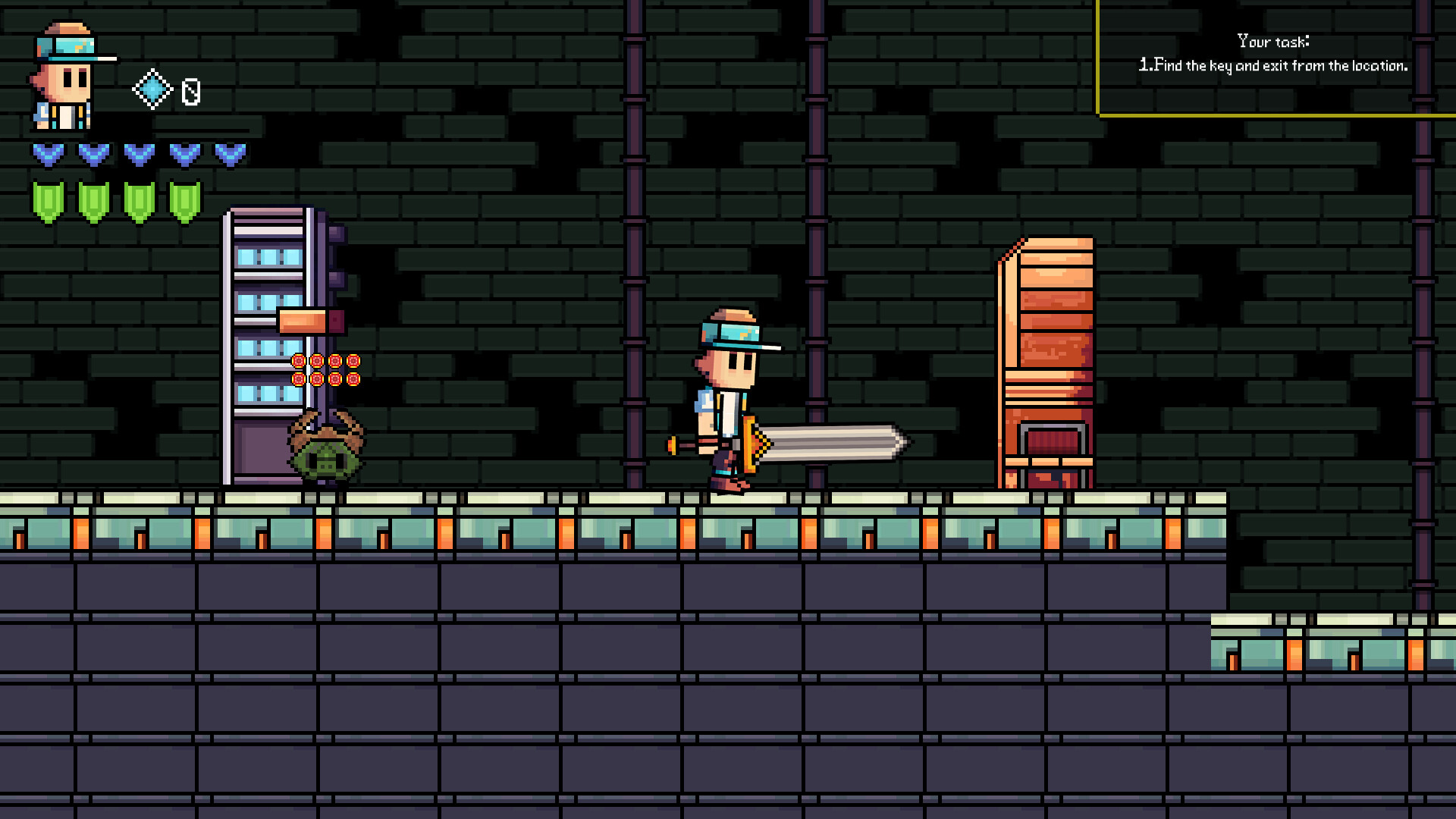Click the orange tab on the vending machine
1456x819 pixels.
(x=302, y=321)
